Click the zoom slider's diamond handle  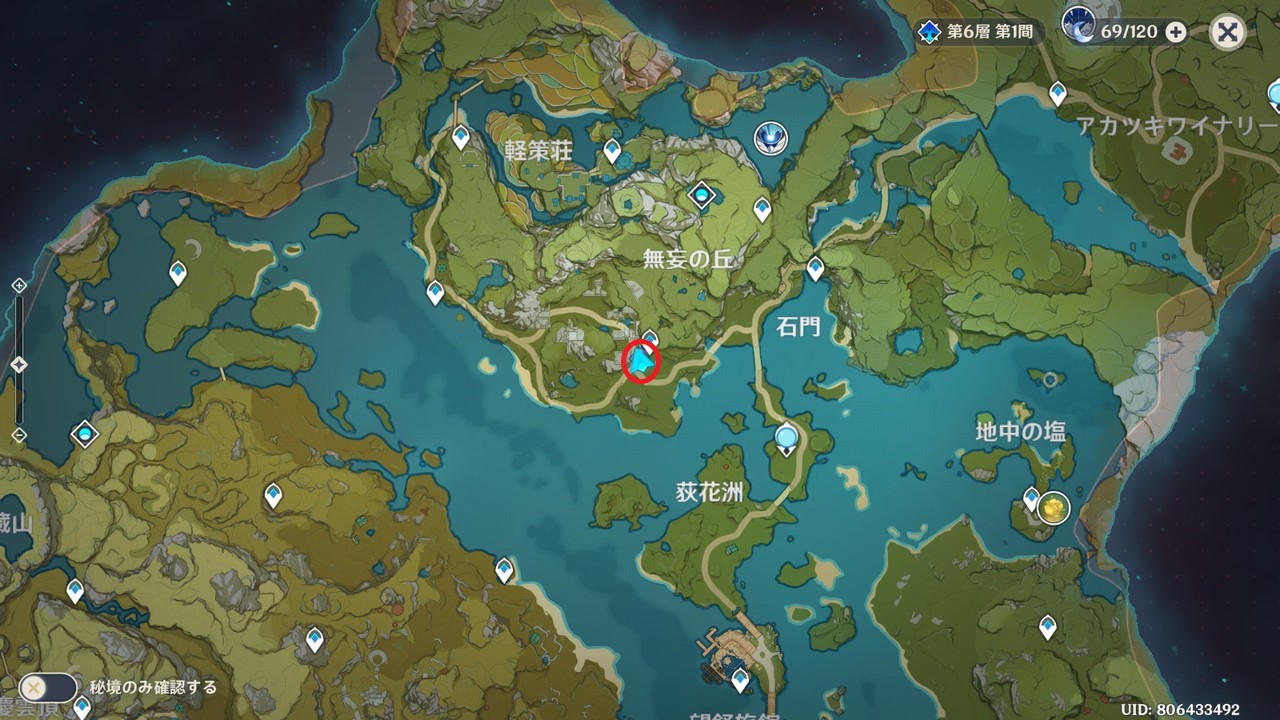[x=18, y=365]
